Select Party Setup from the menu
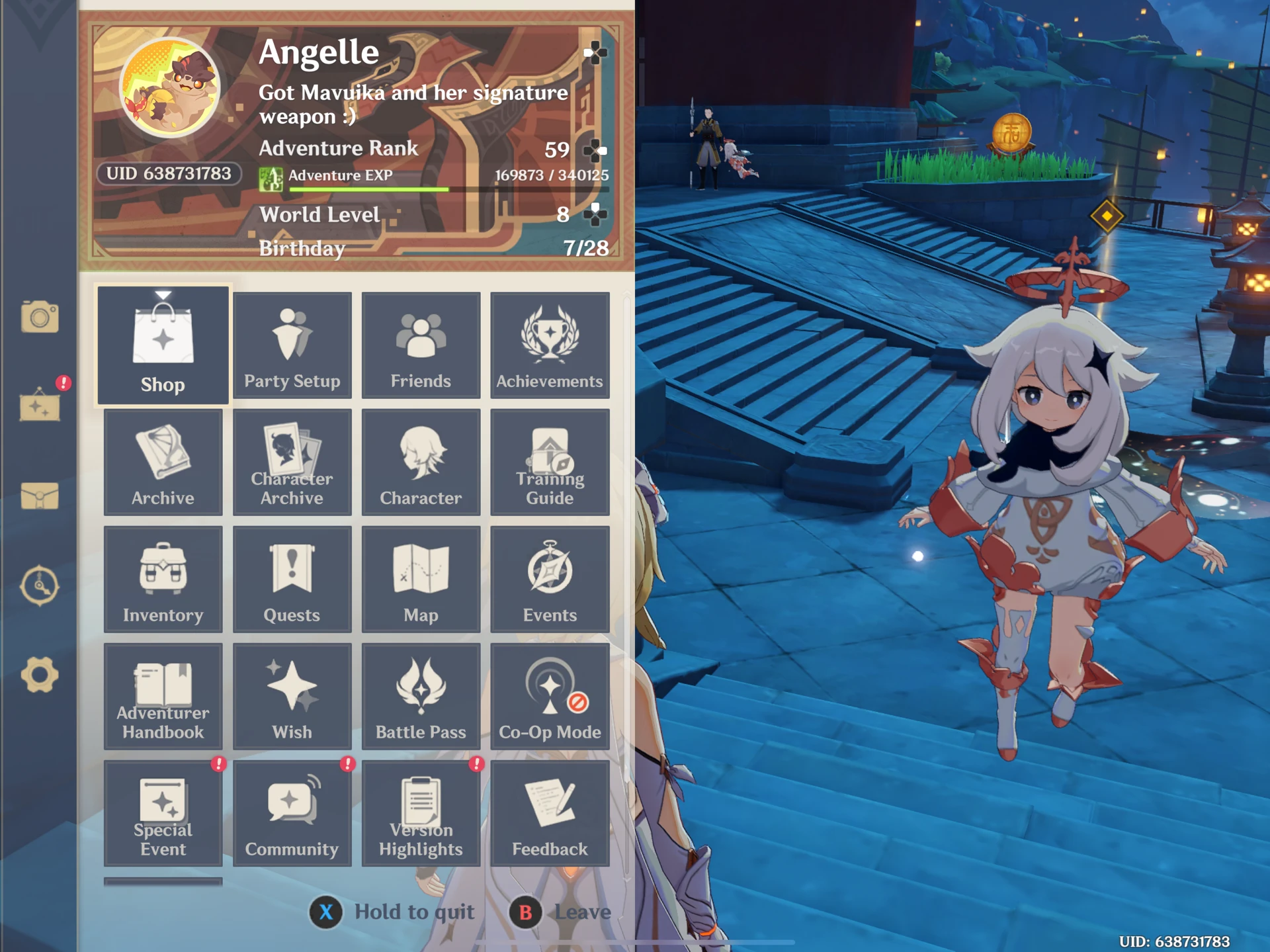 pos(292,344)
